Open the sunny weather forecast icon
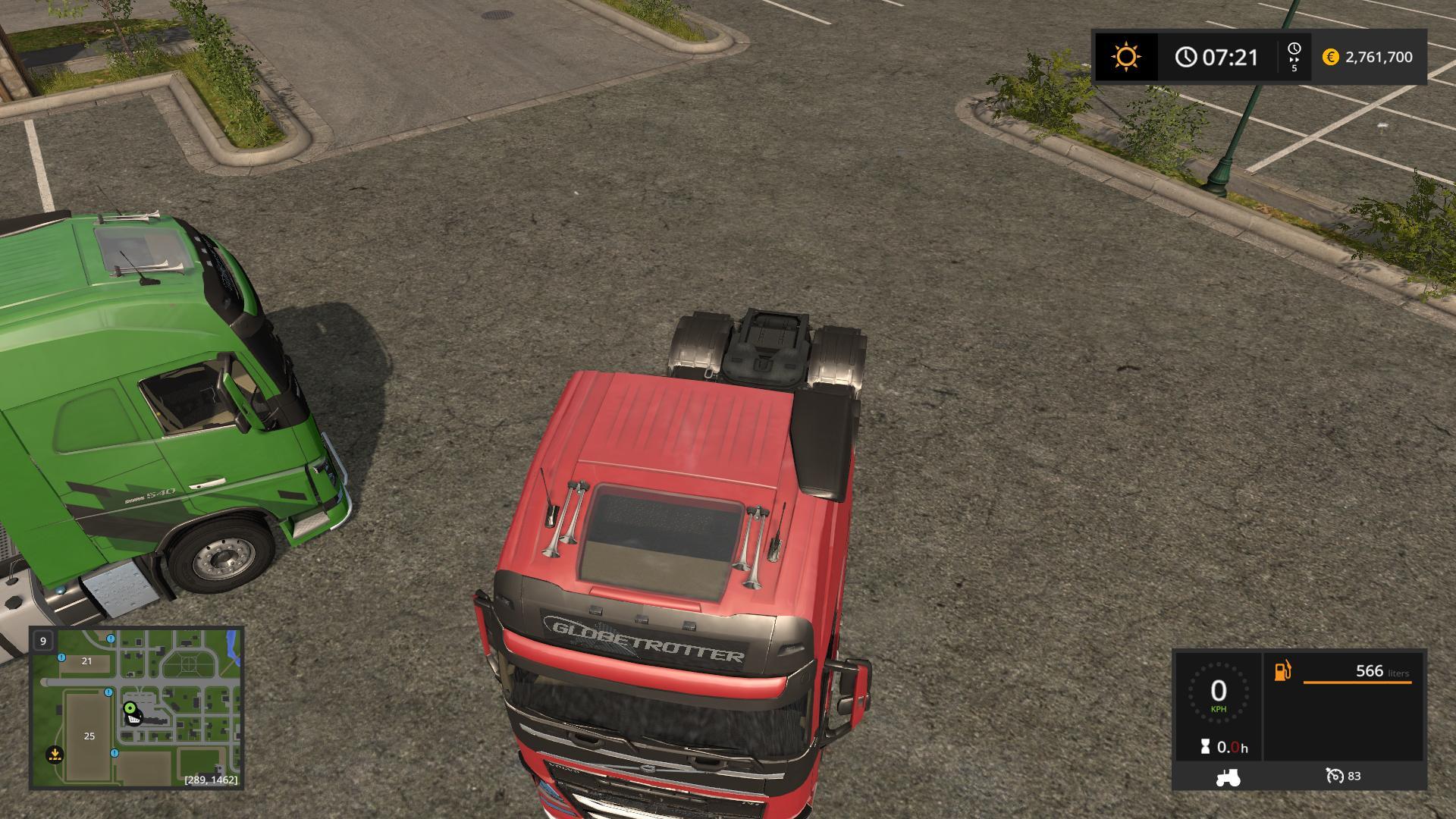 1126,57
